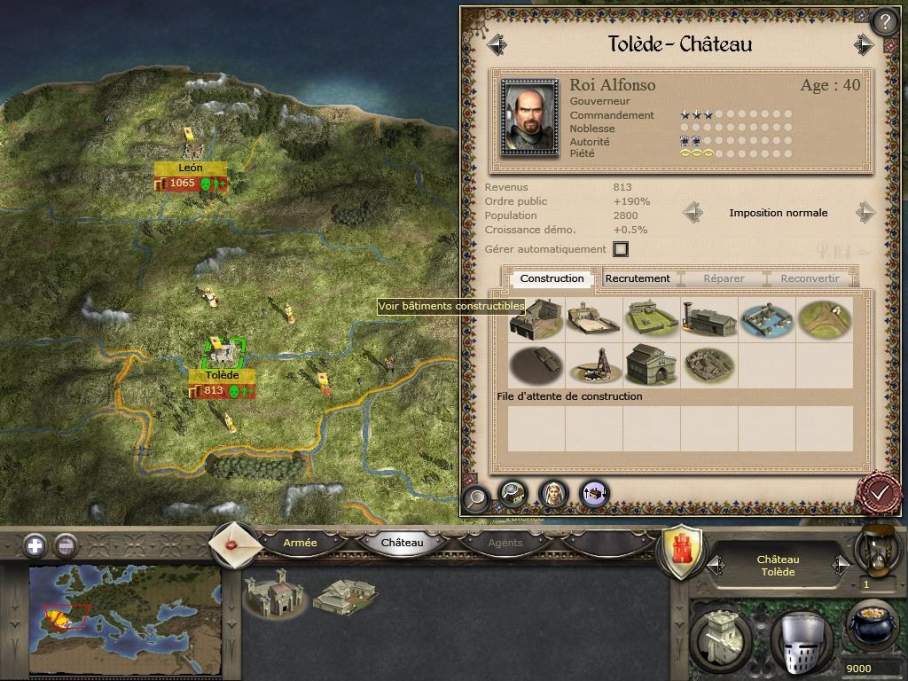908x681 pixels.
Task: Select the Château tab in bottom bar
Action: 402,543
